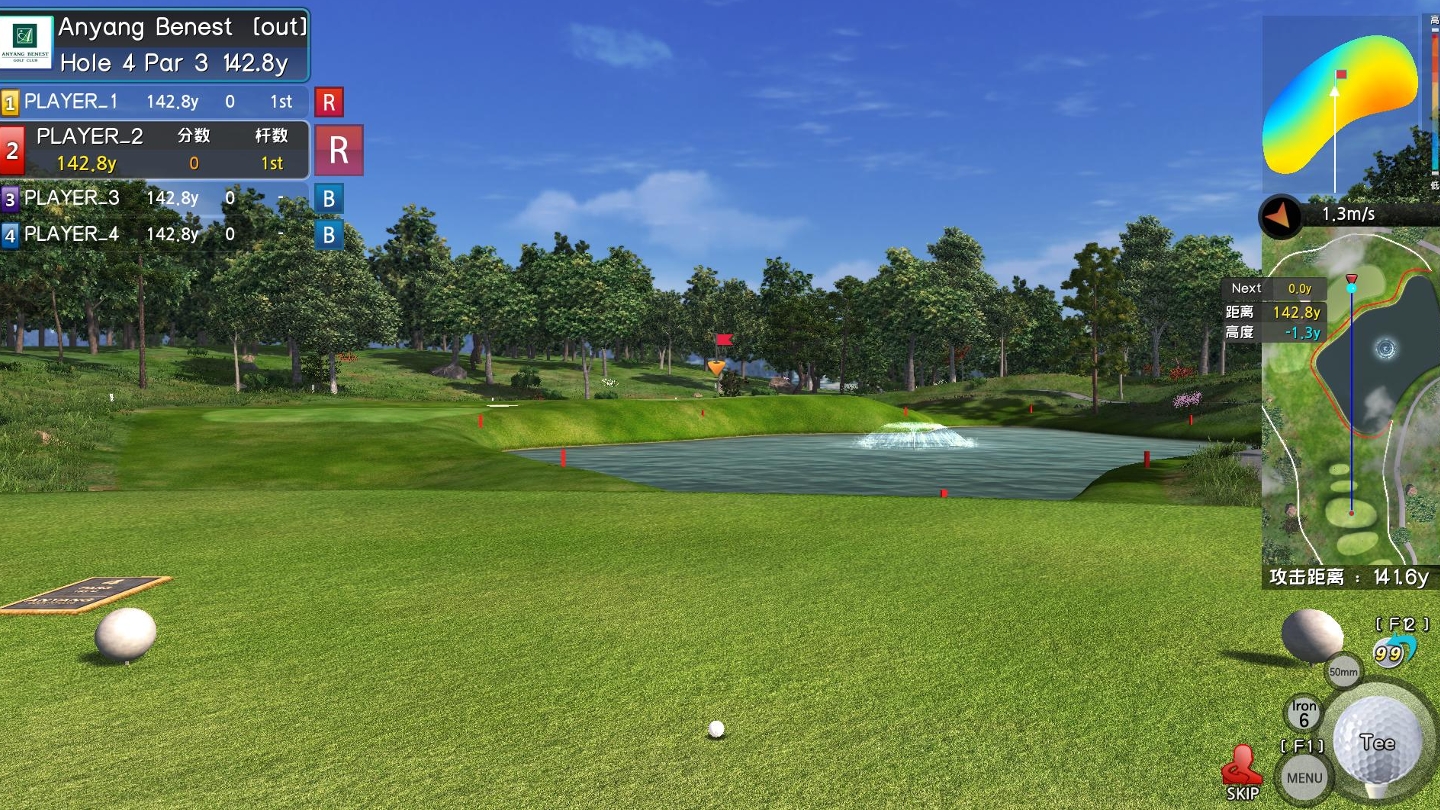
Task: Use the mulligan icon showing 99
Action: (x=1390, y=652)
